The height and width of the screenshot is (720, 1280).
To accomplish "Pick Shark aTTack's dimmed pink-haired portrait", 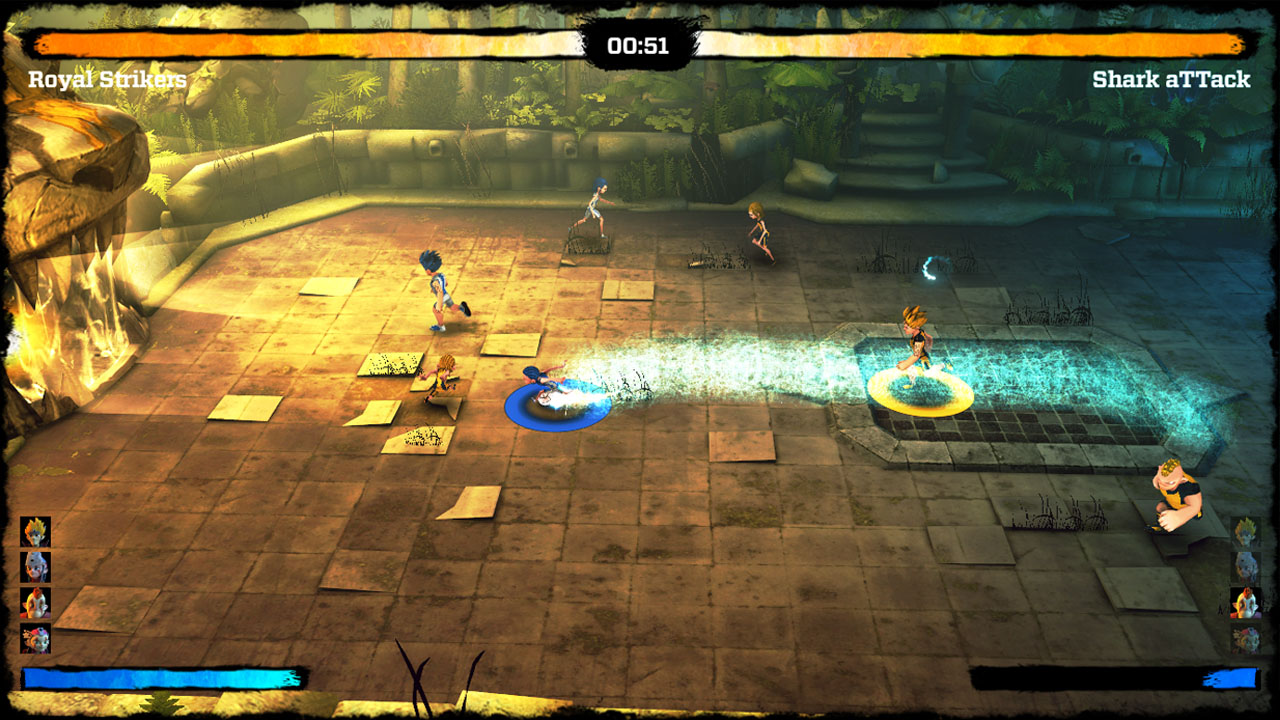I will click(1245, 638).
